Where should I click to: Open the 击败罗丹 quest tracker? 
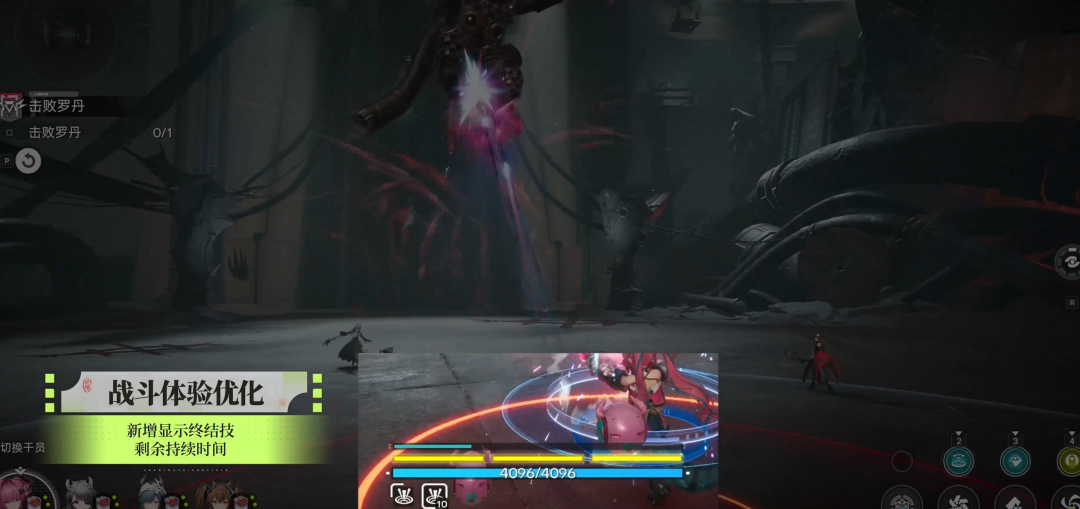pos(55,106)
